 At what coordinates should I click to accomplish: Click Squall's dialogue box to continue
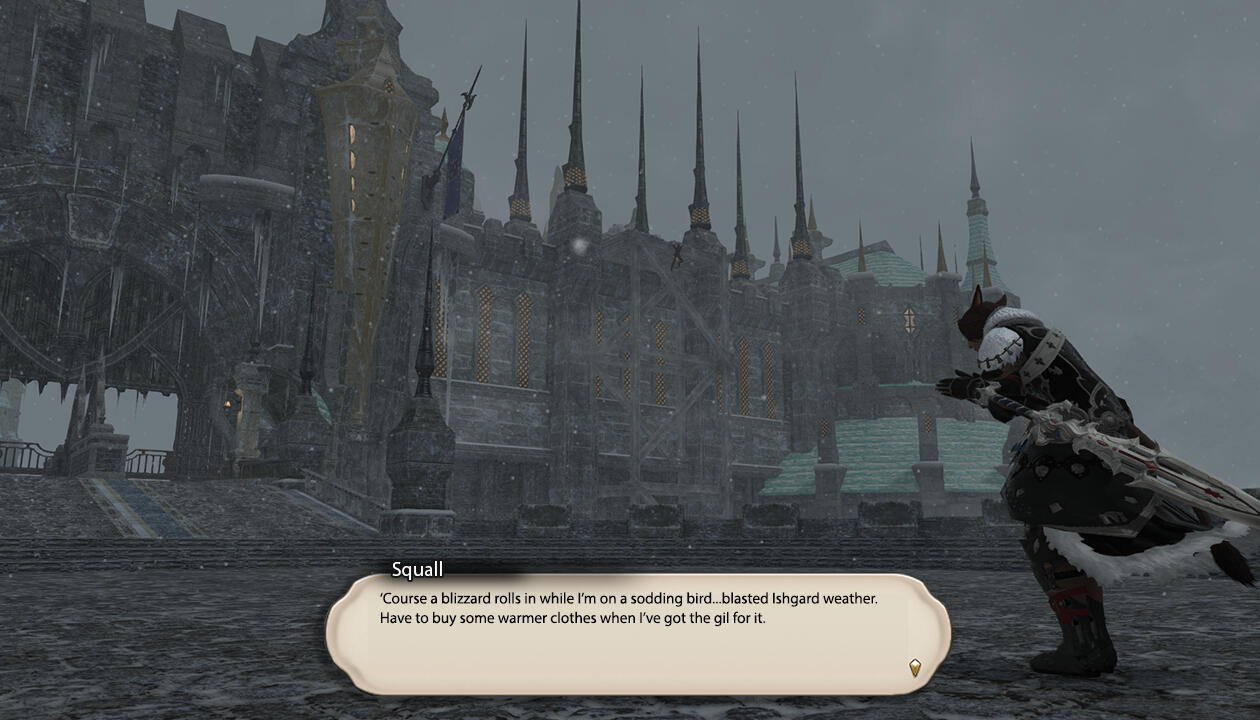click(637, 634)
